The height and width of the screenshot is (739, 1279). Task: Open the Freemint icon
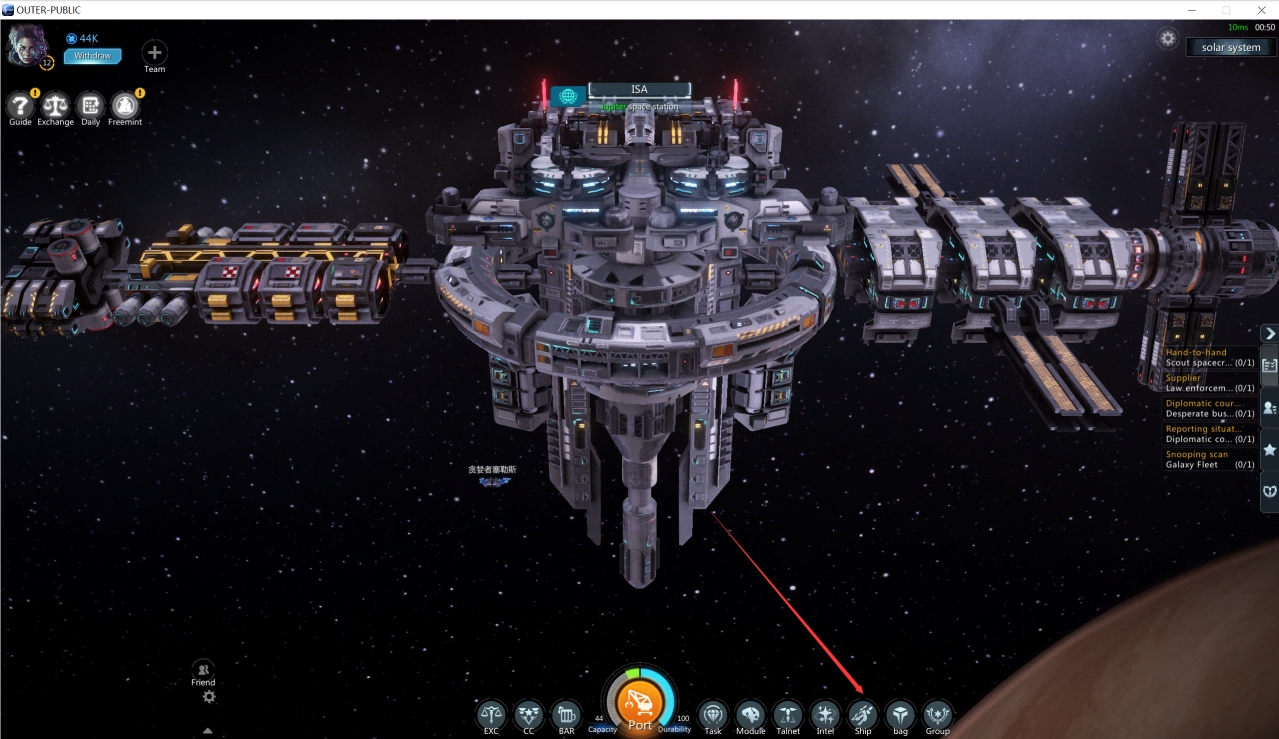124,105
